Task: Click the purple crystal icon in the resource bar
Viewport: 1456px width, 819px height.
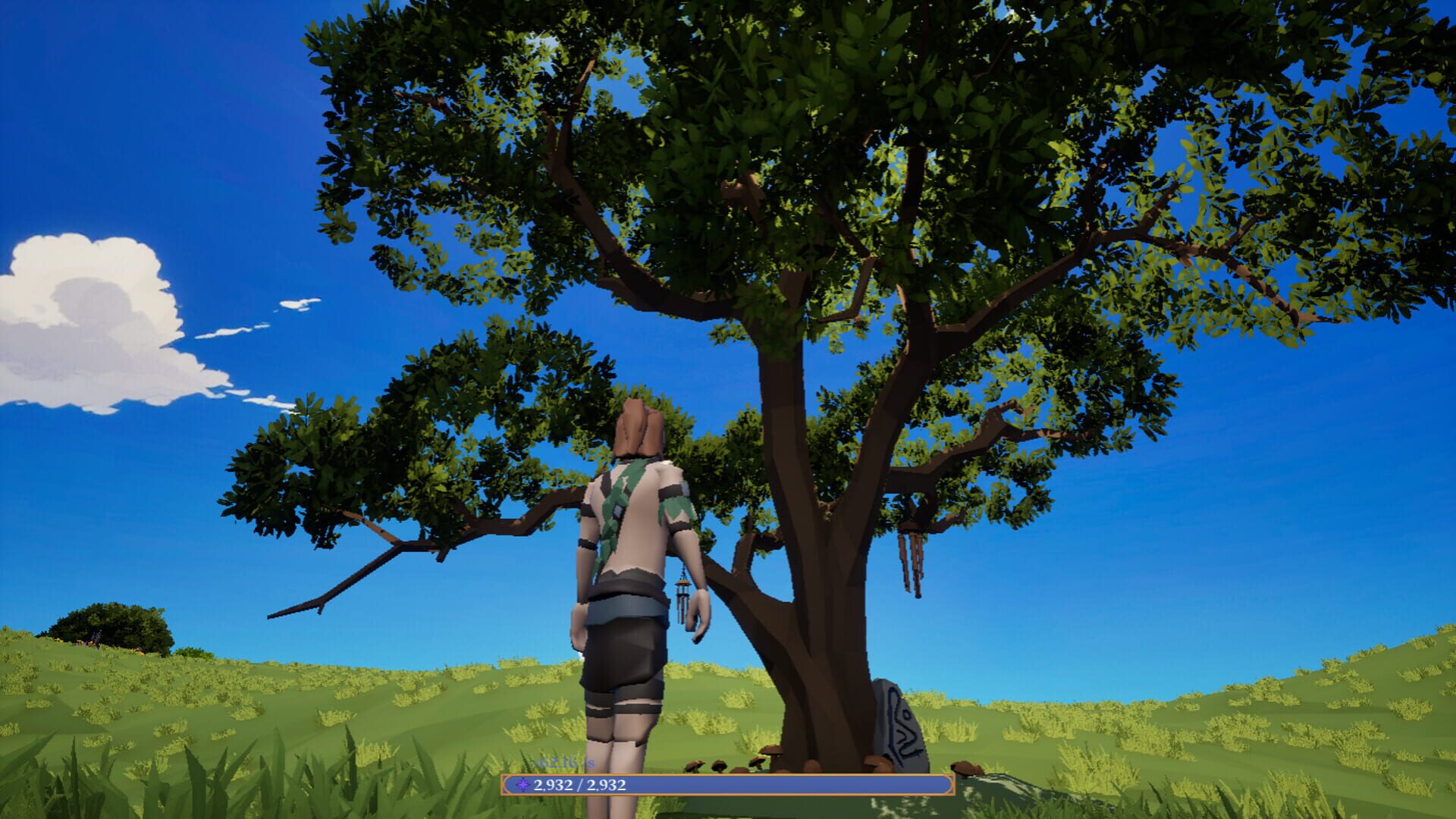Action: click(x=523, y=784)
